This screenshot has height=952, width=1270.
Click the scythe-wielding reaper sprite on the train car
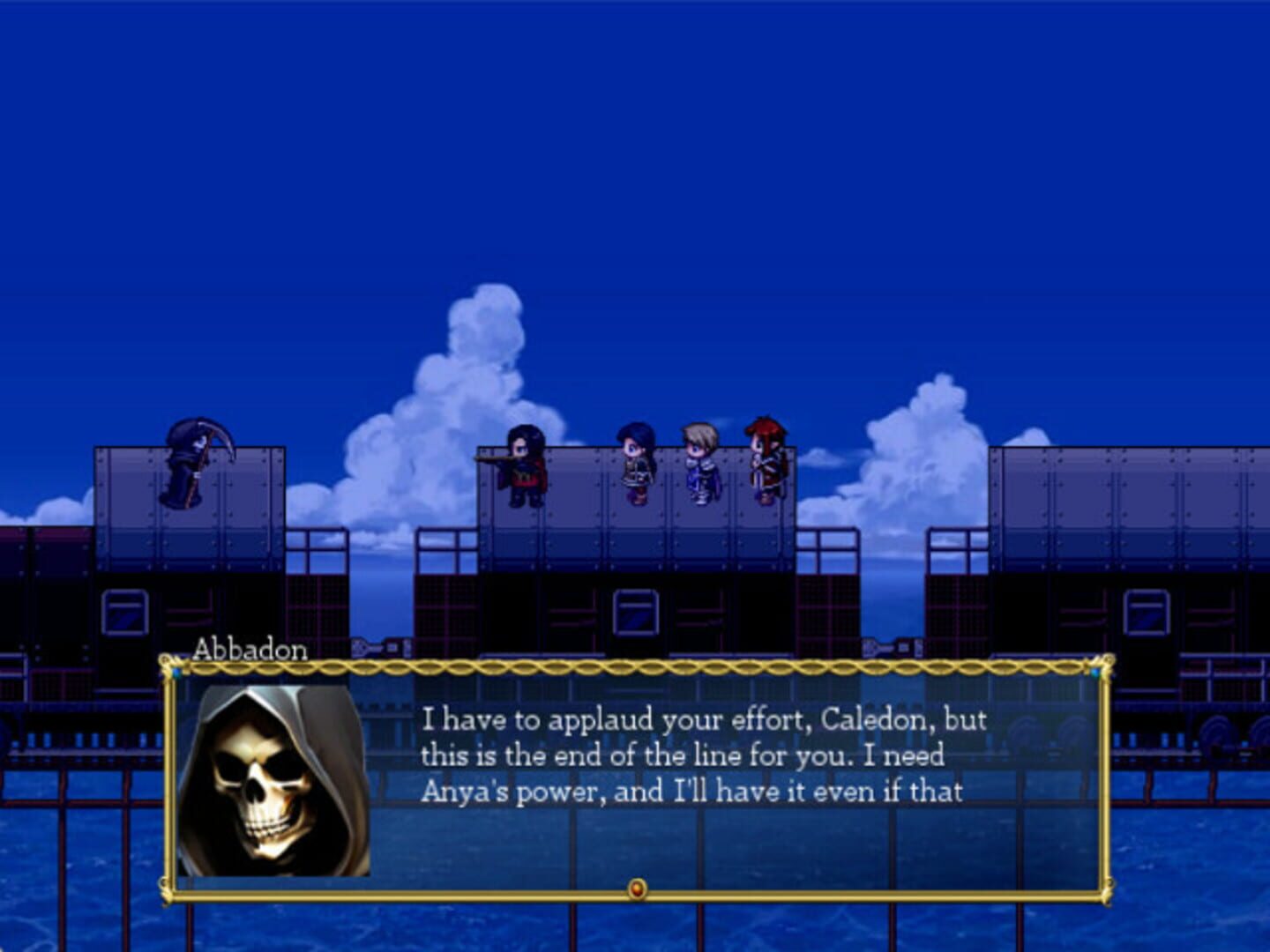[x=185, y=463]
